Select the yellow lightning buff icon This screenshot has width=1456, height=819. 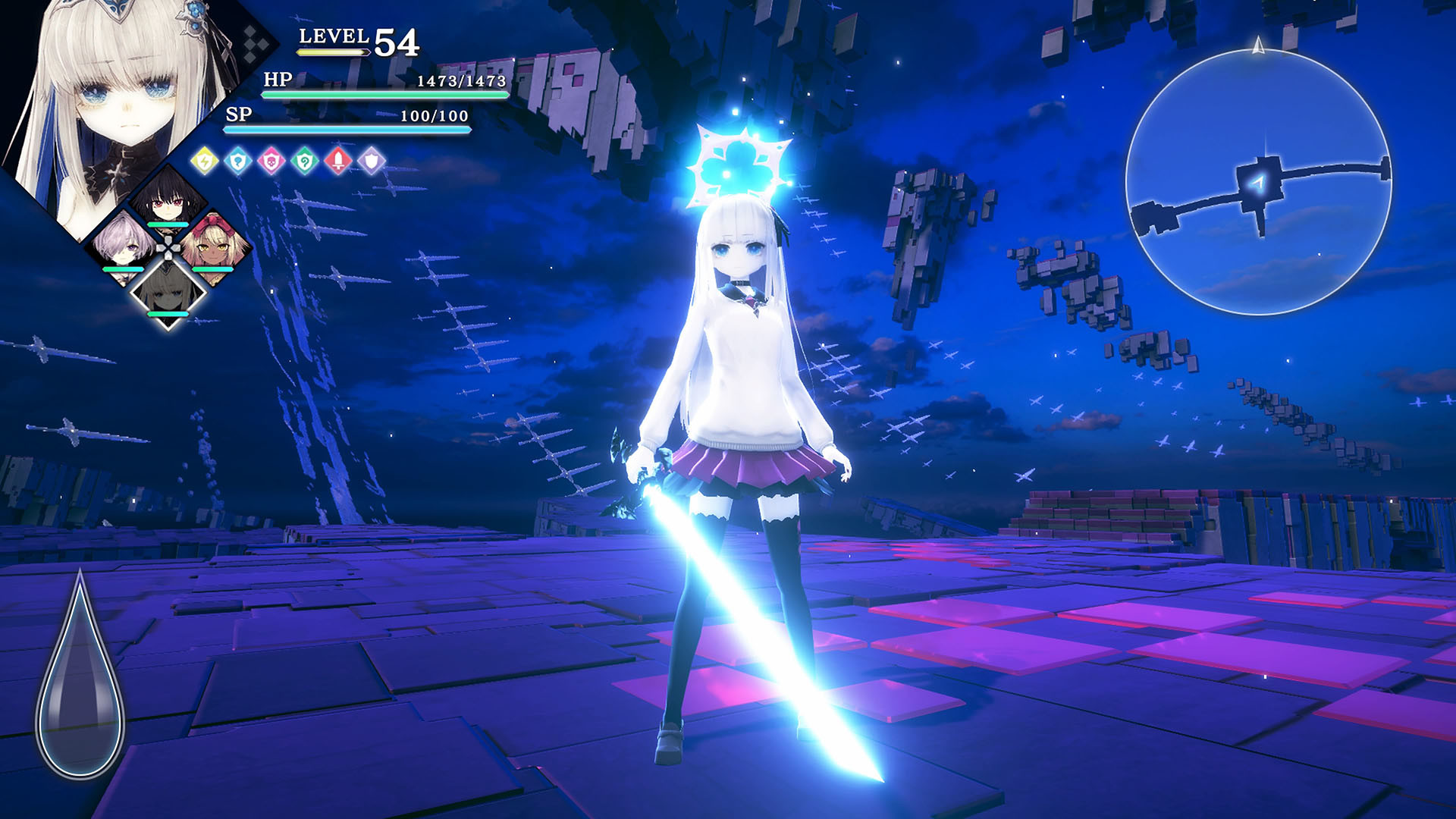point(203,161)
